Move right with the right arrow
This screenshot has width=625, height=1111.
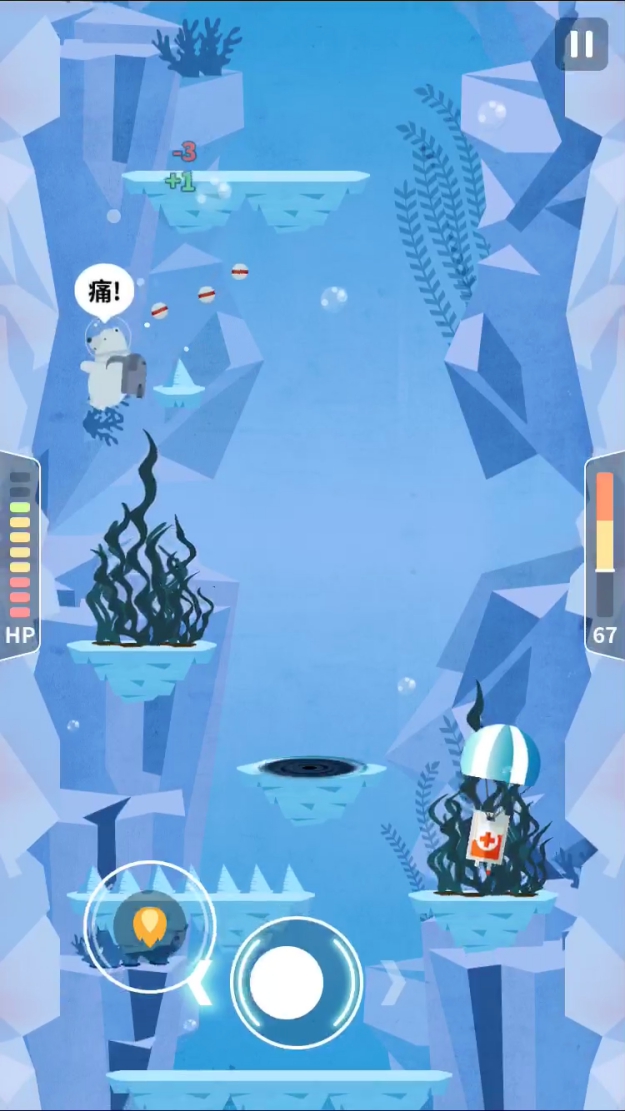(x=393, y=983)
